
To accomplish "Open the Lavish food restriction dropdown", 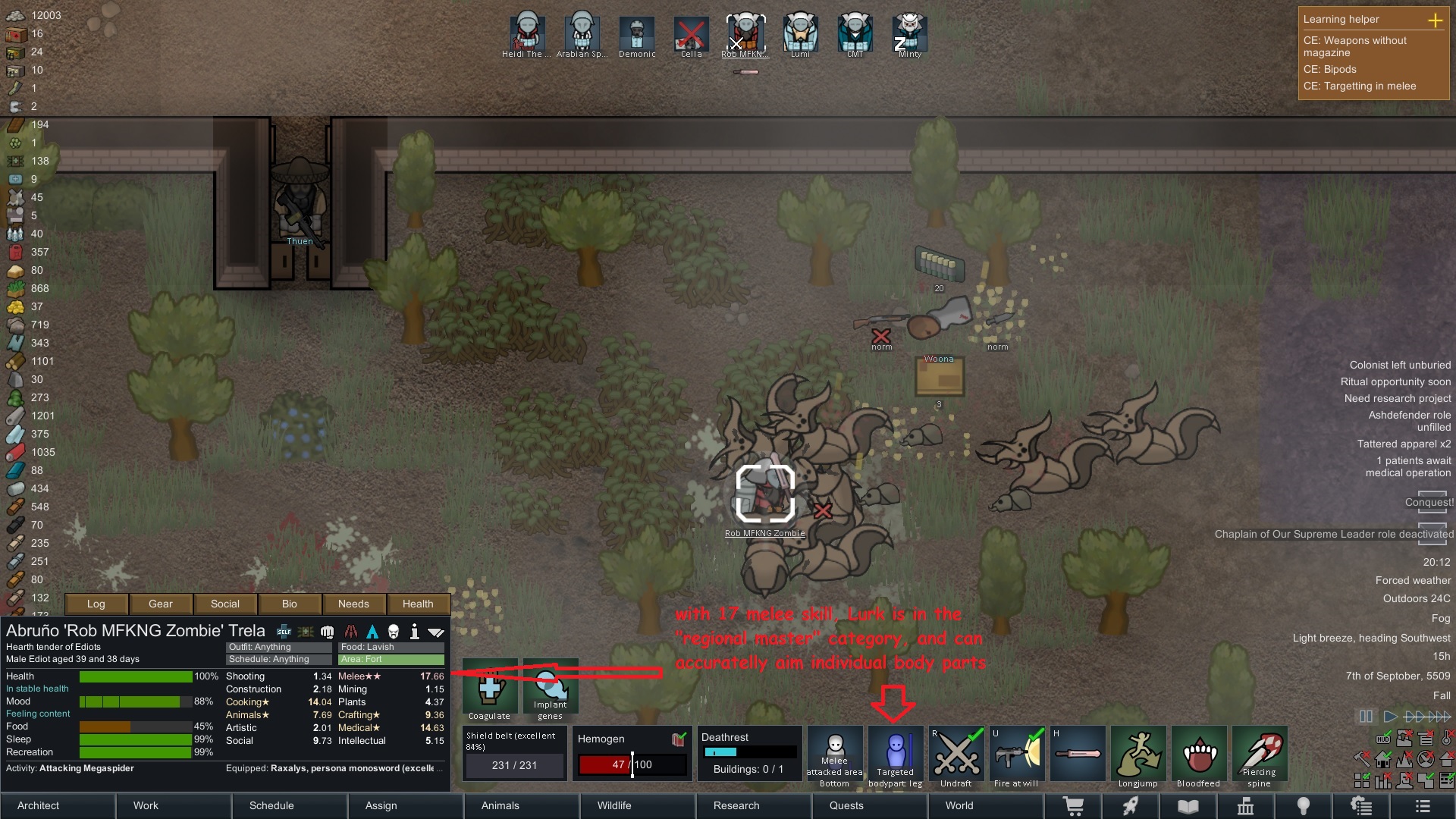I will [391, 647].
